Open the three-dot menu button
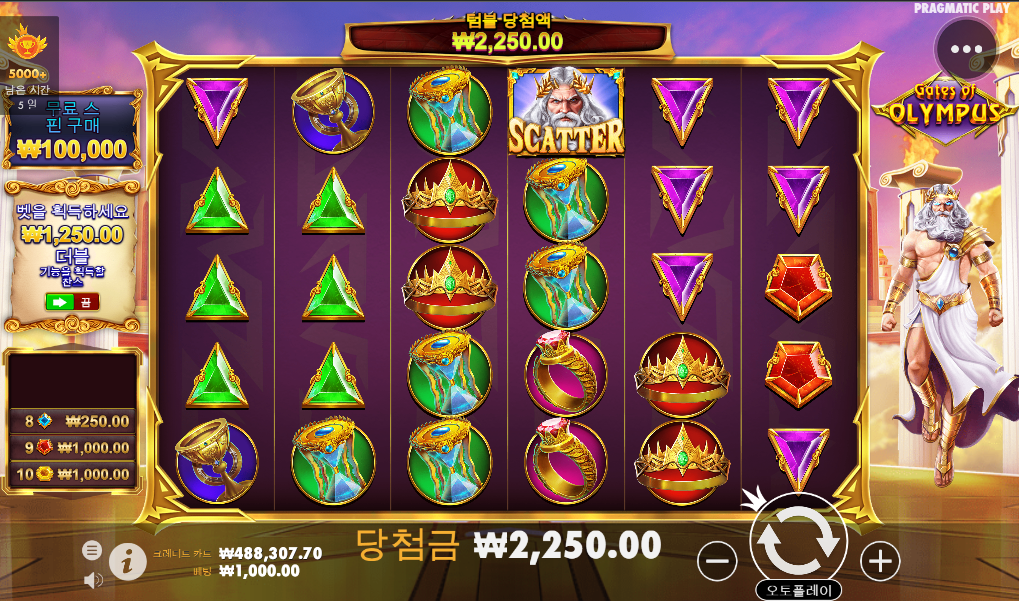This screenshot has width=1019, height=601. click(967, 48)
